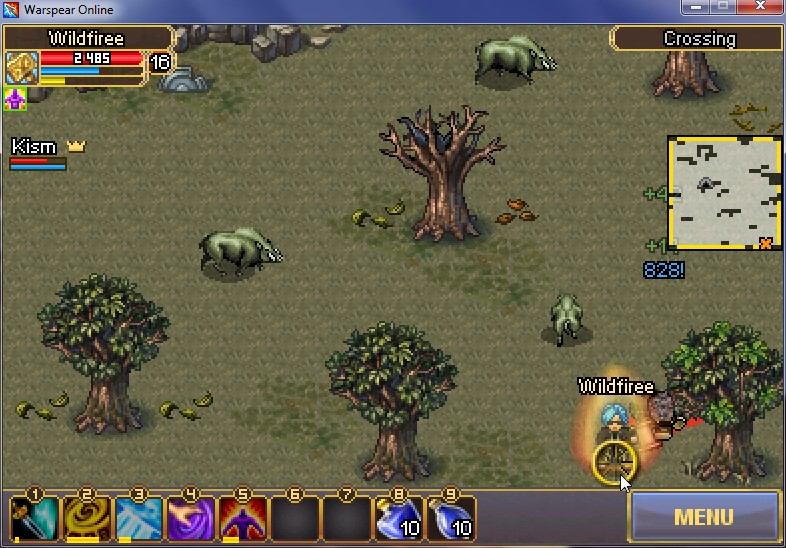Click the Wildfiree character portrait icon

(x=21, y=67)
